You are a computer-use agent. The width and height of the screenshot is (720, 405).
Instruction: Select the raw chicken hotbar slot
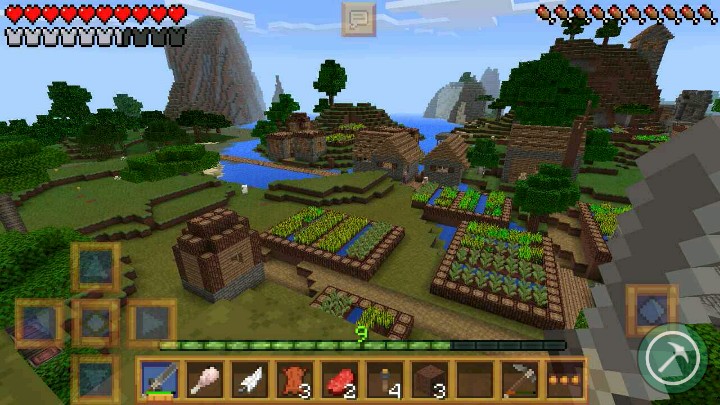(204, 380)
